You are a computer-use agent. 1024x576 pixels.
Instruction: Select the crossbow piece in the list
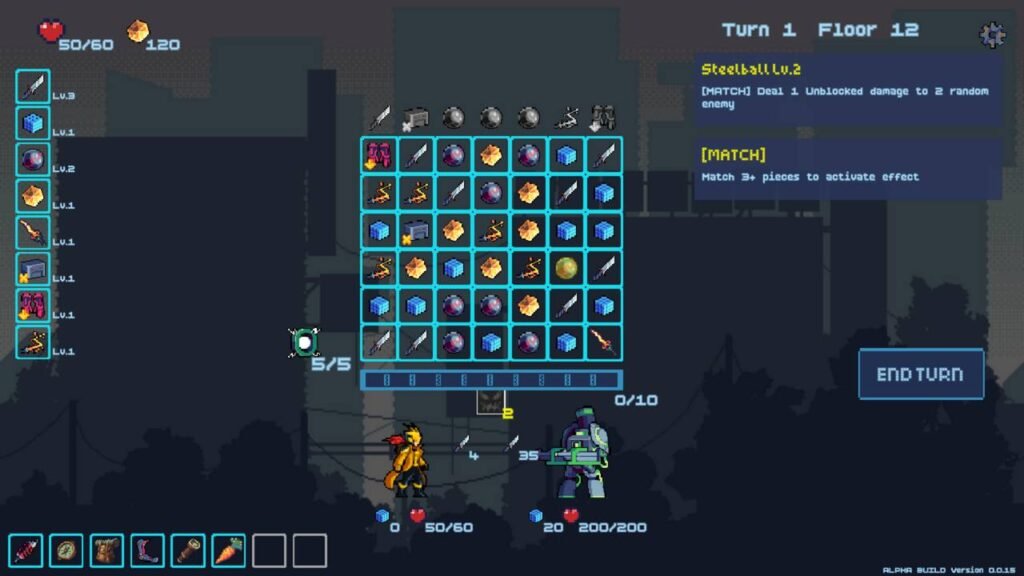click(x=33, y=342)
